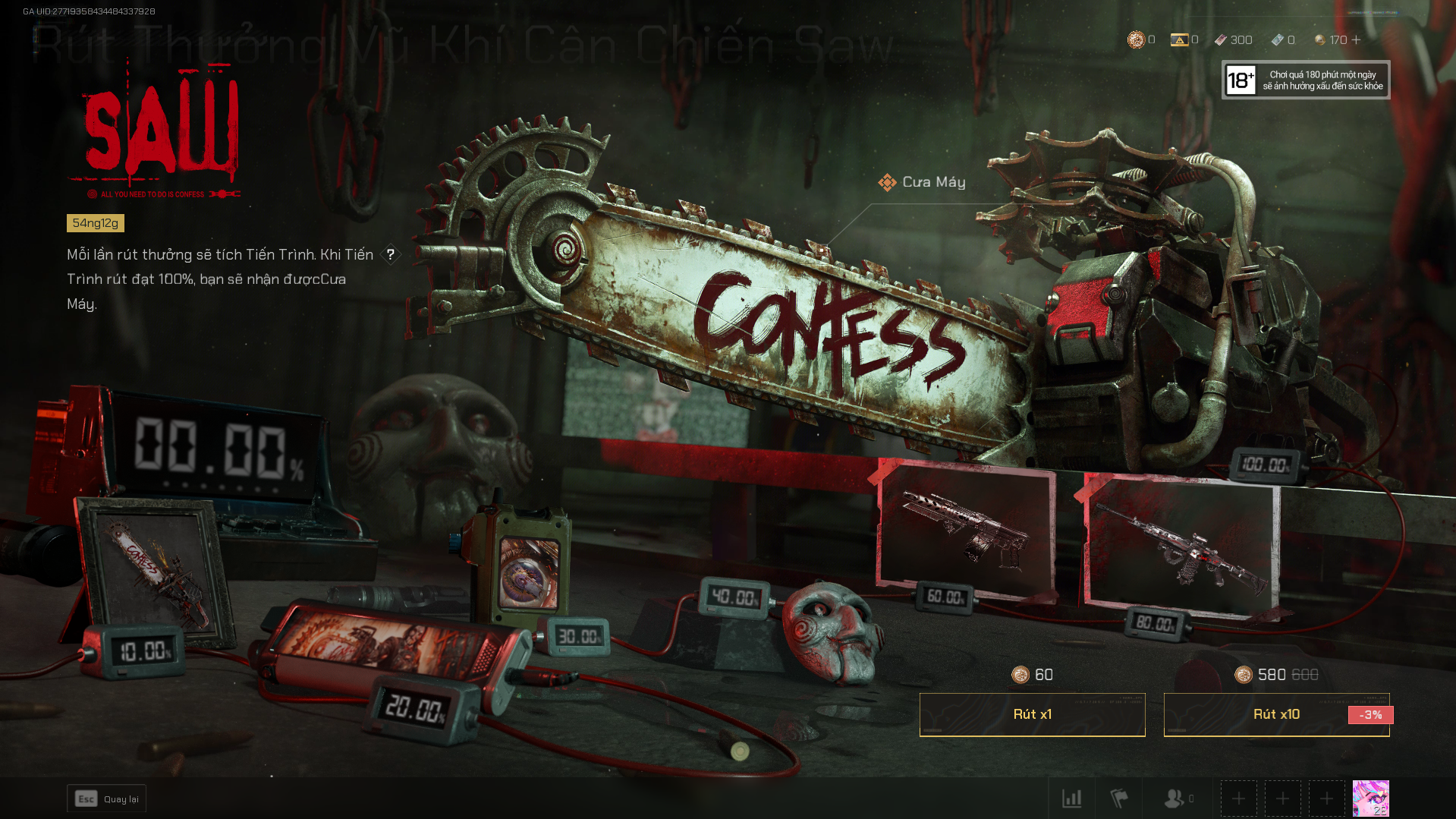Go back with the Quay lại button
Image resolution: width=1456 pixels, height=819 pixels.
[x=106, y=799]
